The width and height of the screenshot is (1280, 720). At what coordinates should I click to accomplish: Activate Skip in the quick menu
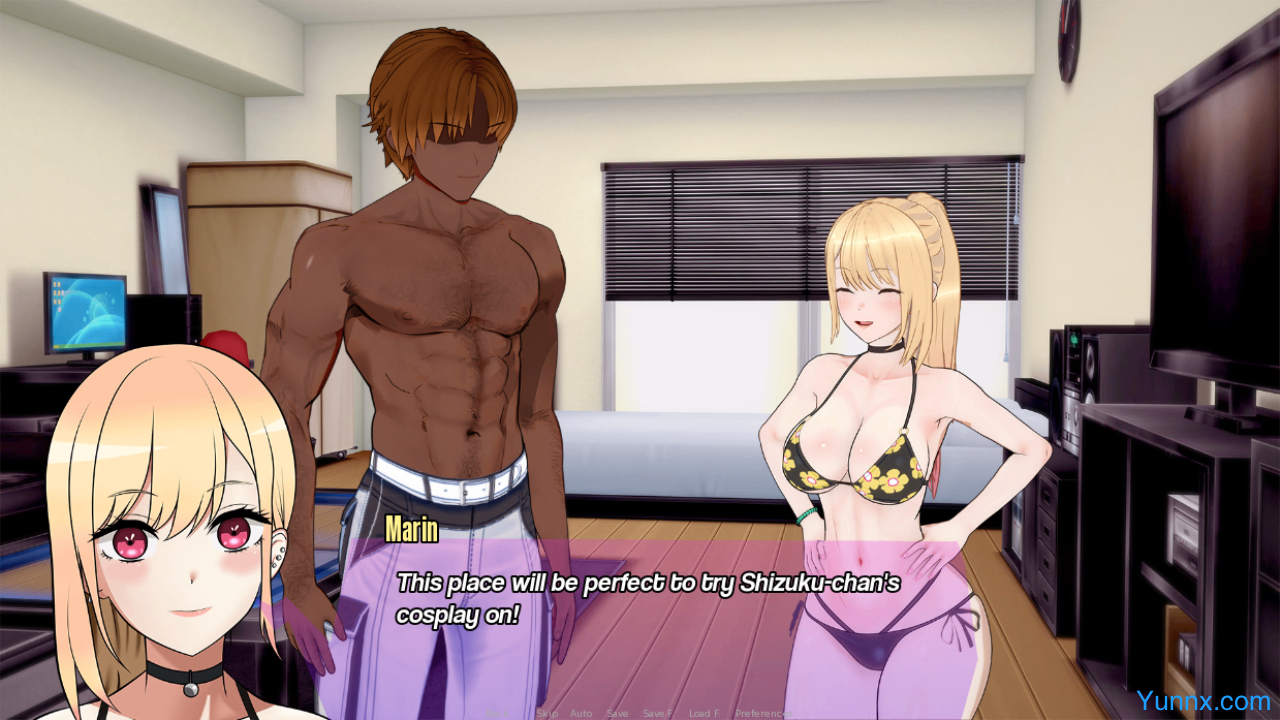547,713
